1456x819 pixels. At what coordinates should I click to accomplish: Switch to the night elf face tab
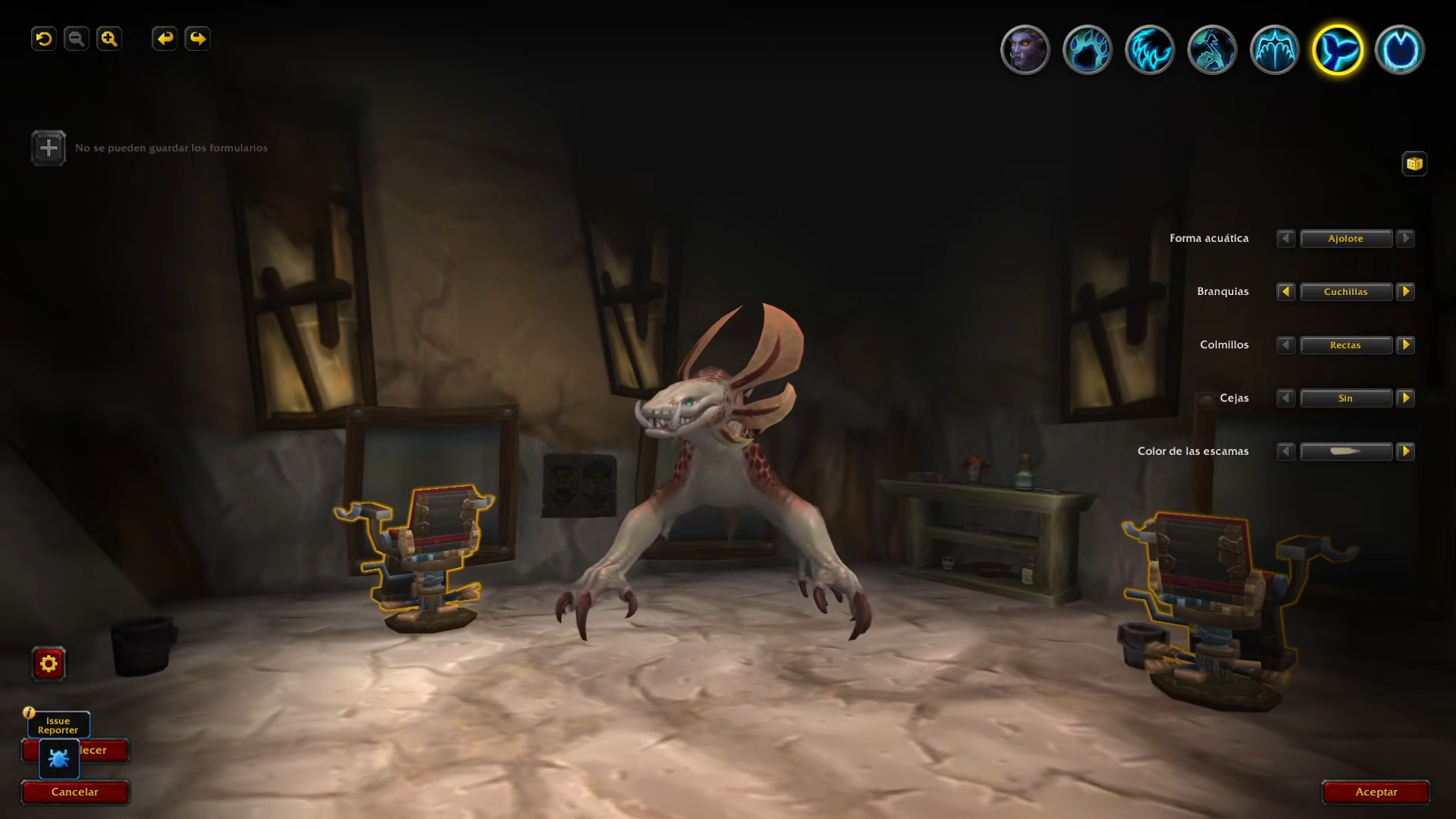coord(1025,50)
